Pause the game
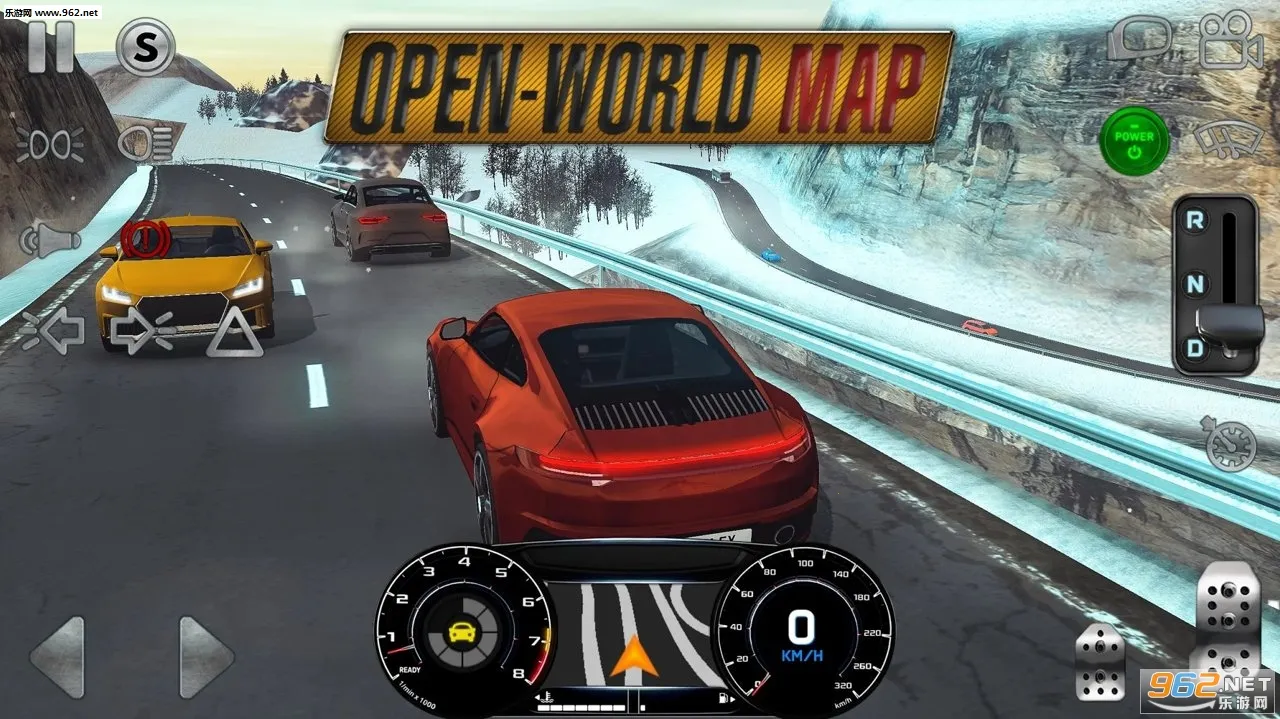This screenshot has width=1280, height=719. tap(50, 46)
